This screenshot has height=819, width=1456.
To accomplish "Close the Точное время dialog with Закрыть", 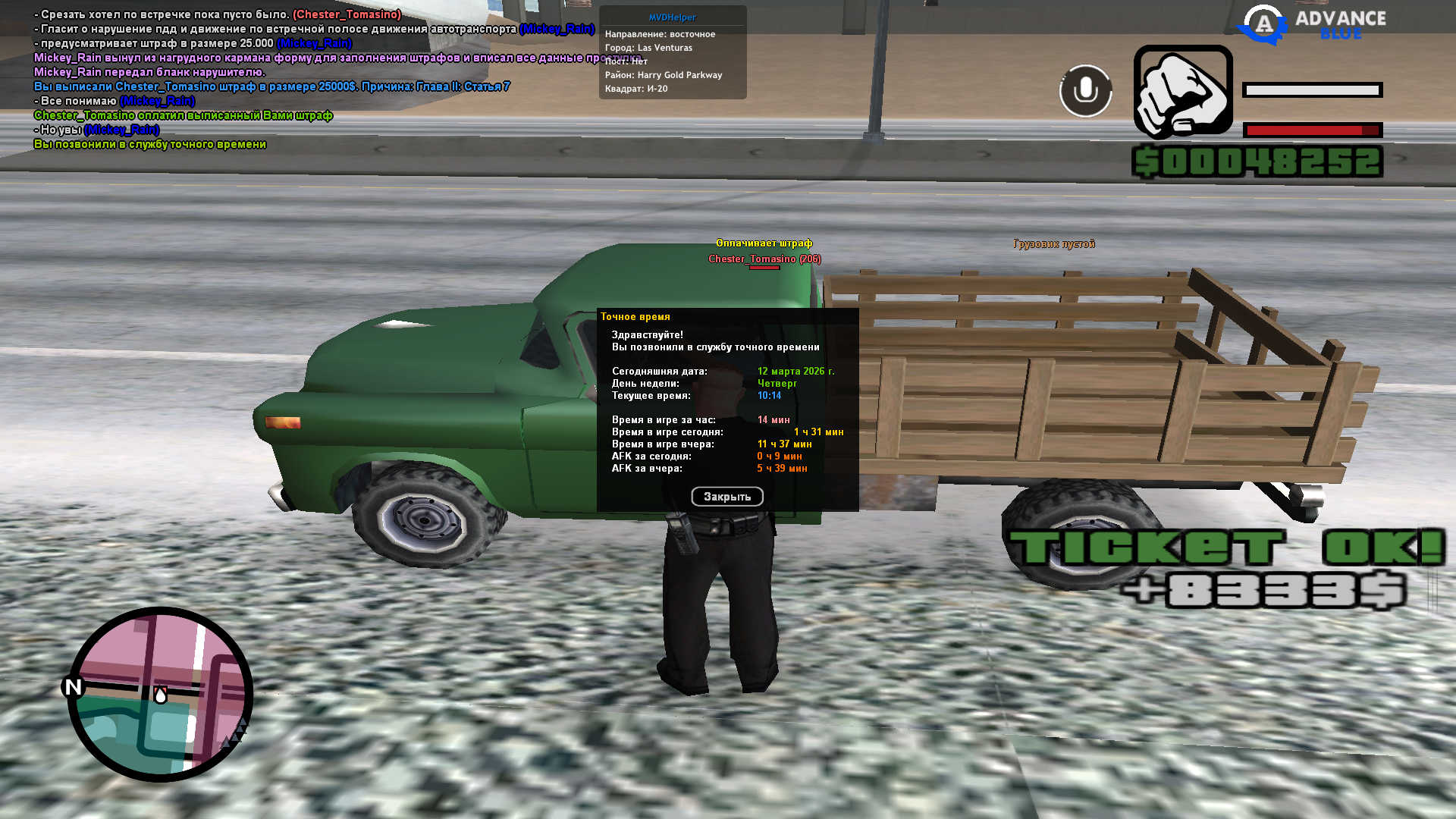I will coord(726,497).
